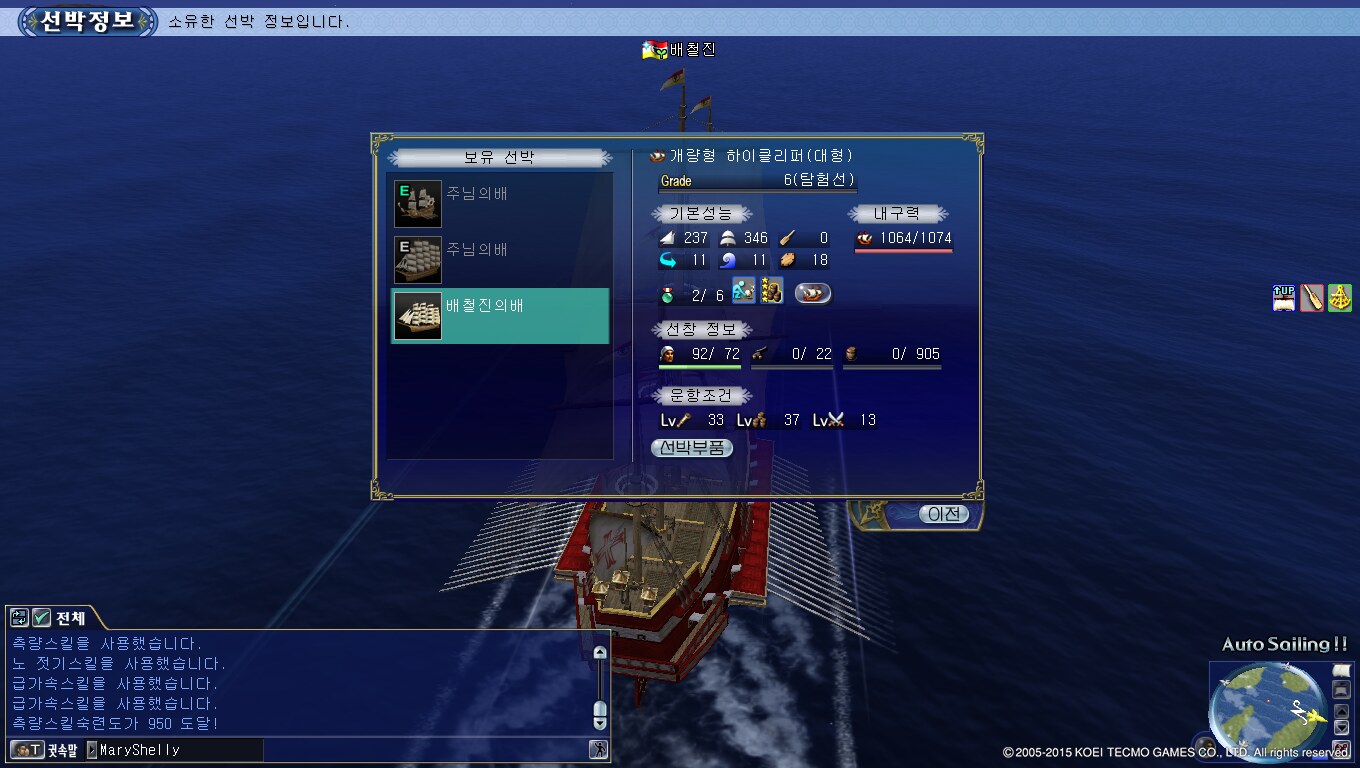The height and width of the screenshot is (768, 1360).
Task: Activate the rowing oar skill icon
Action: 1312,298
